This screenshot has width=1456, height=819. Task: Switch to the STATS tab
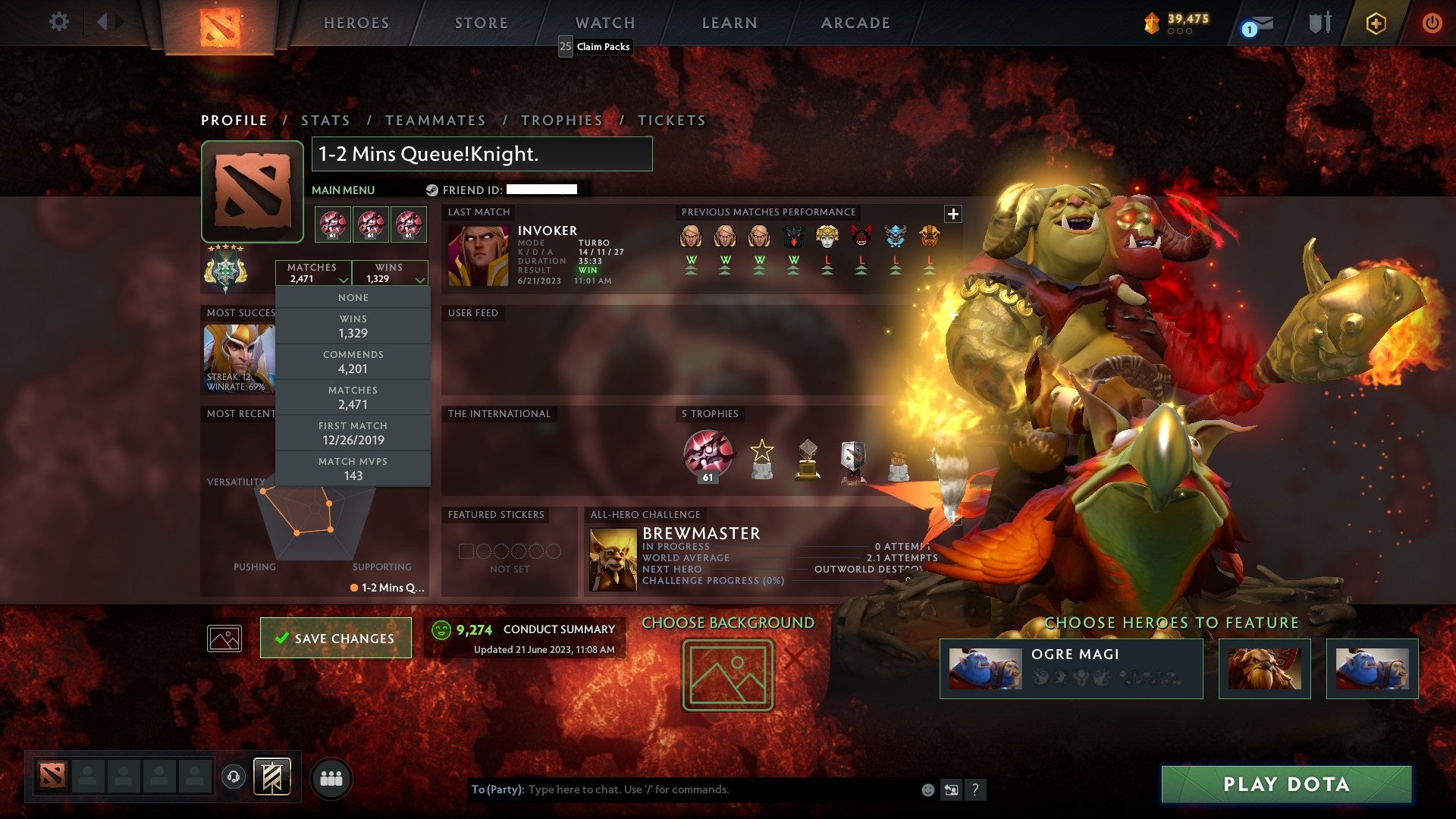pos(325,120)
